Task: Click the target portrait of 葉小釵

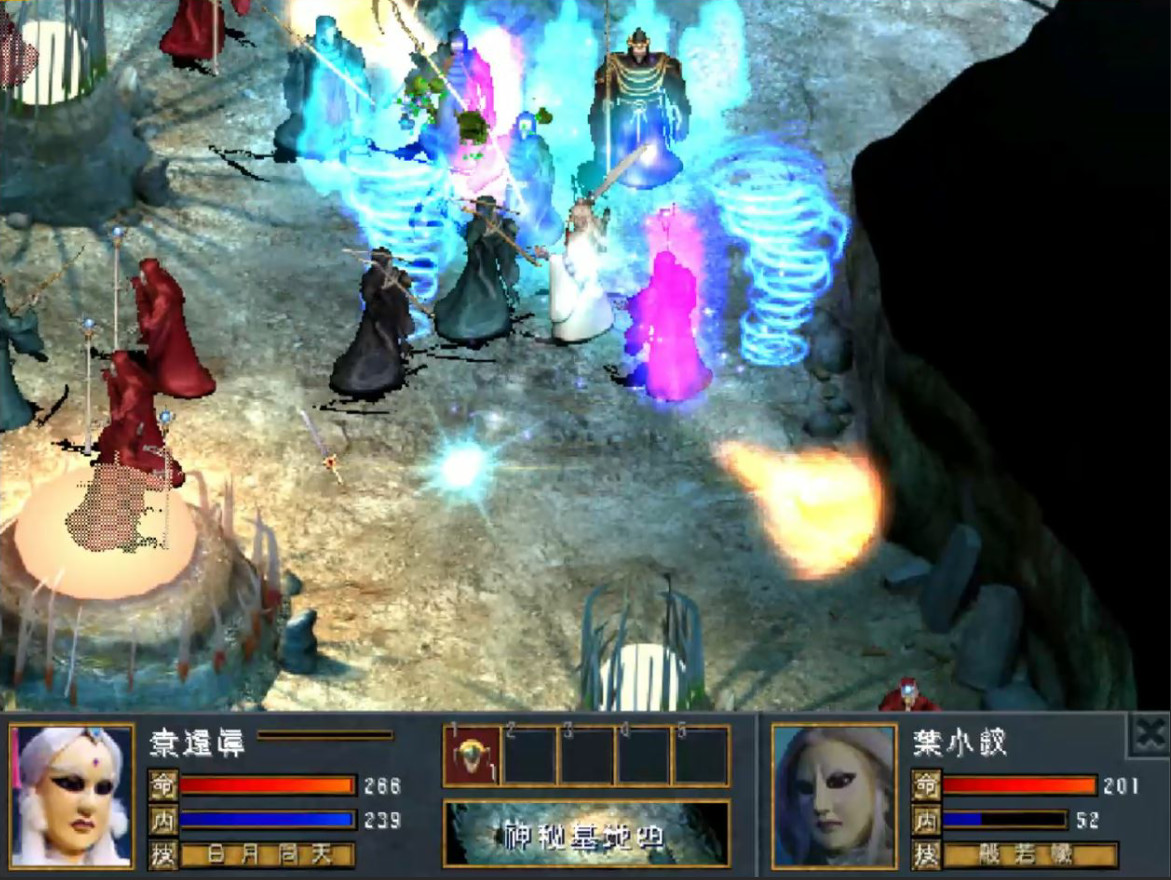Action: 834,795
